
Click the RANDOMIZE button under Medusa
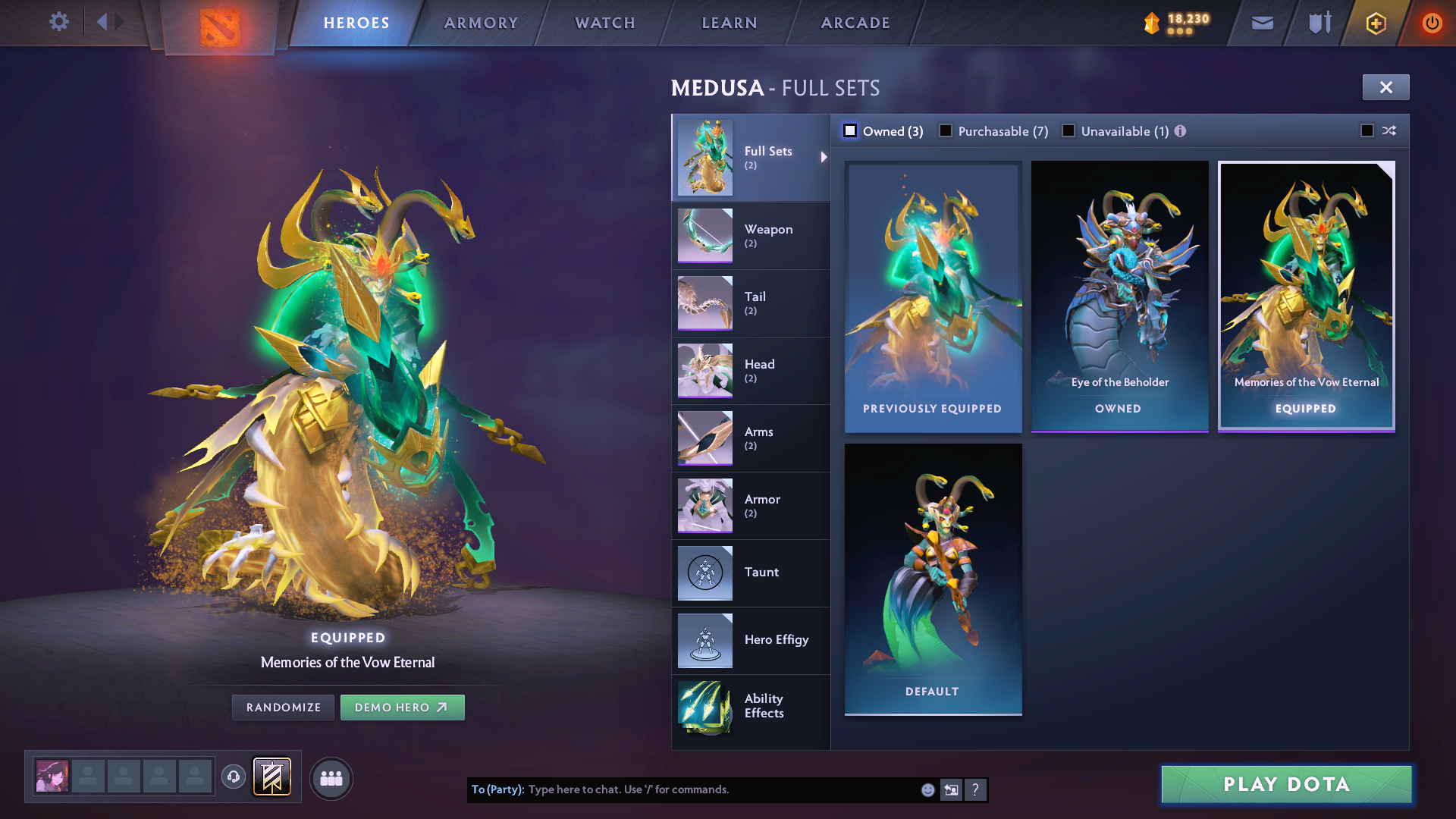click(x=282, y=707)
